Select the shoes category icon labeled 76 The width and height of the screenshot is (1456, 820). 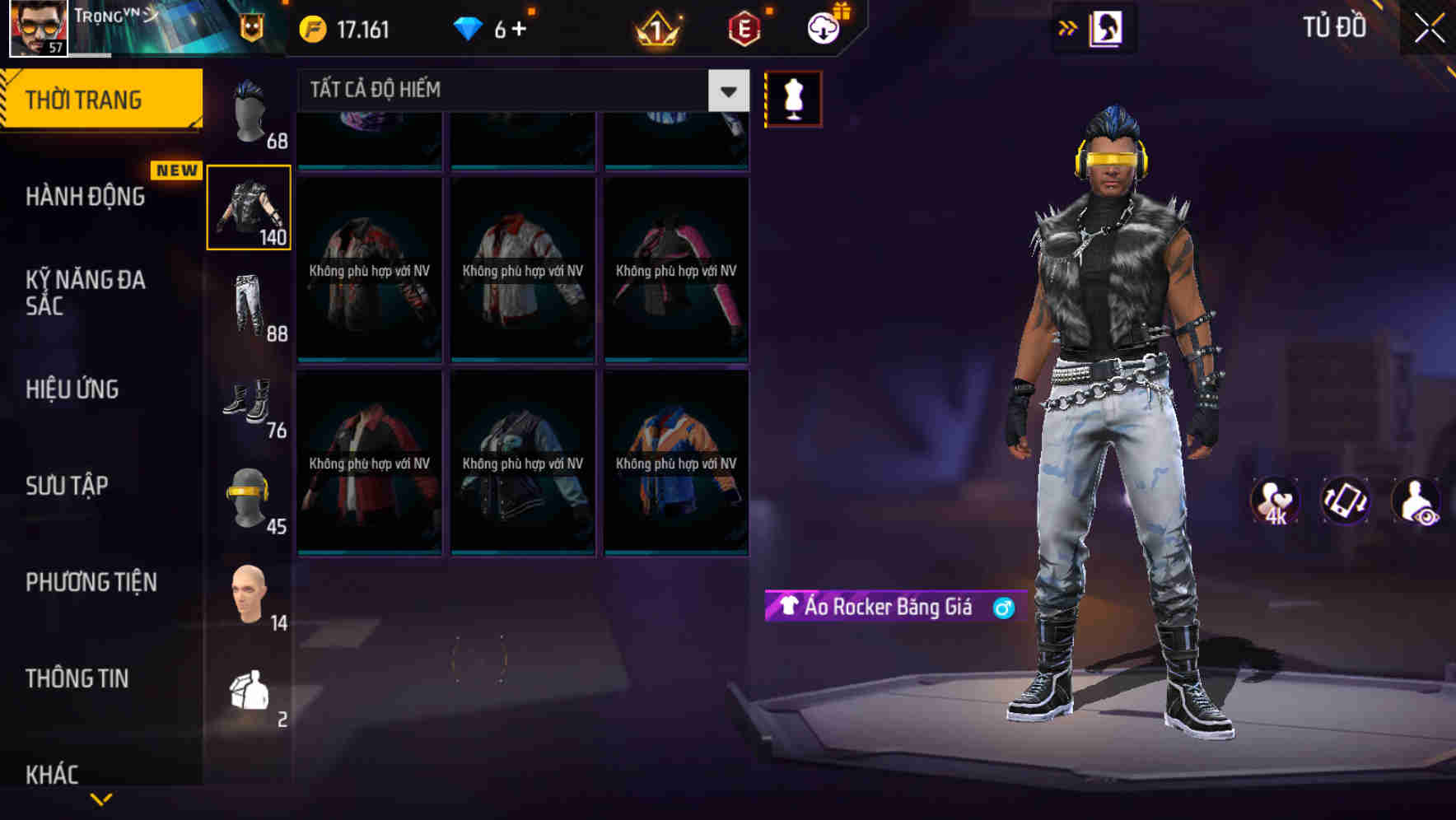250,403
